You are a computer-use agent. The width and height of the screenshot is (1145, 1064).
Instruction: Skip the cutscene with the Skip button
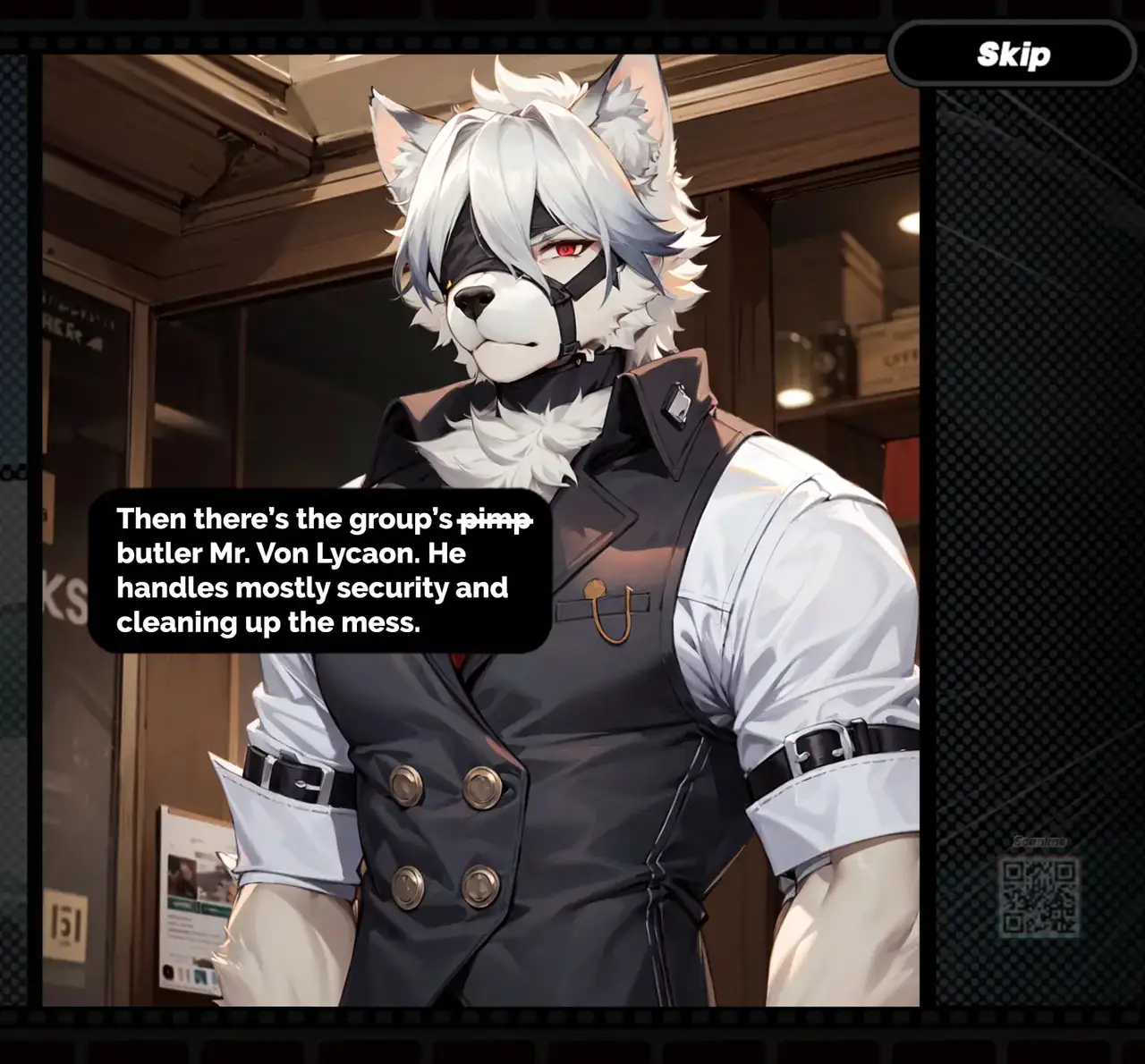1013,55
